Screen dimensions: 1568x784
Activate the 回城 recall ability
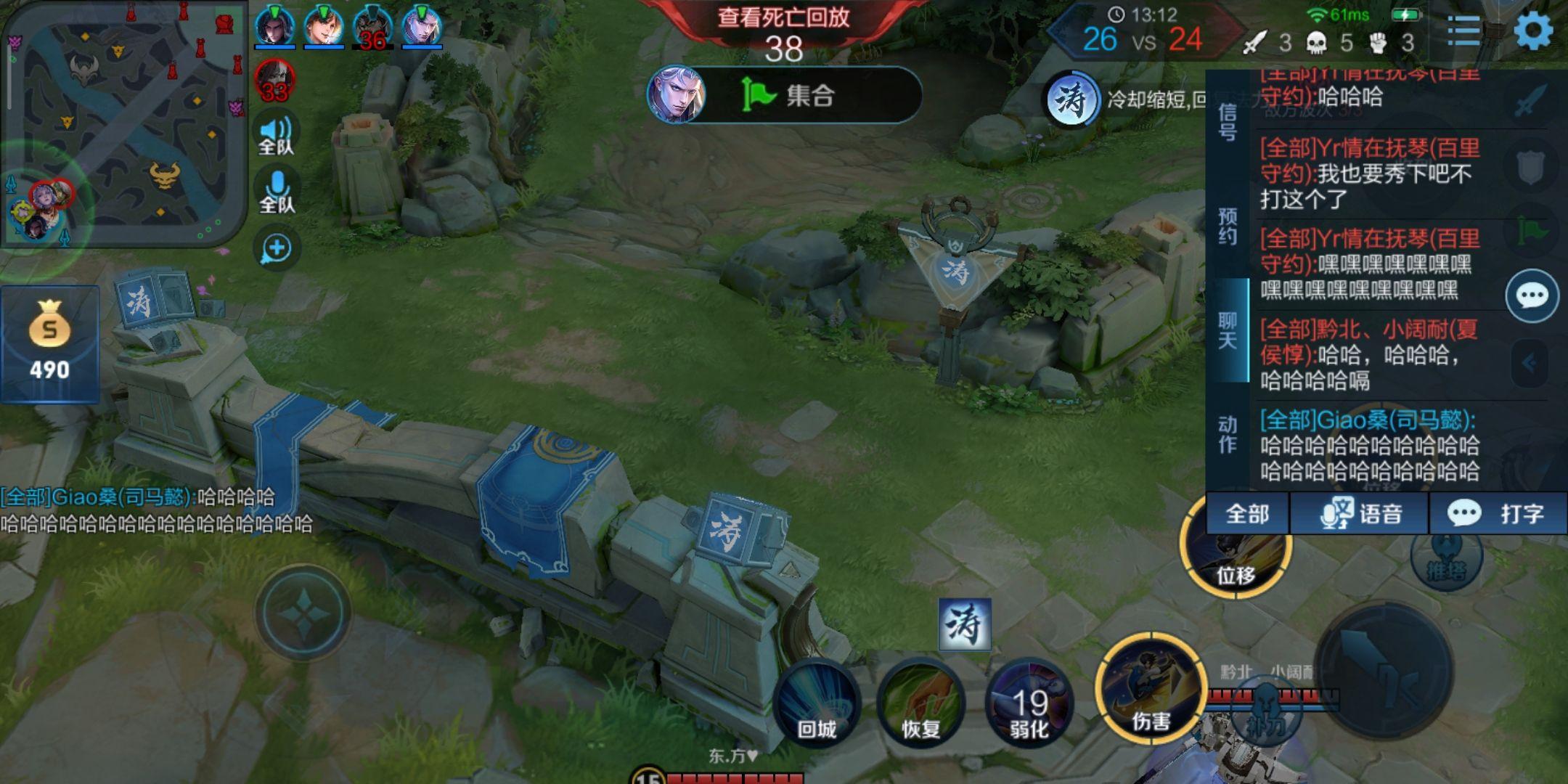tap(817, 703)
